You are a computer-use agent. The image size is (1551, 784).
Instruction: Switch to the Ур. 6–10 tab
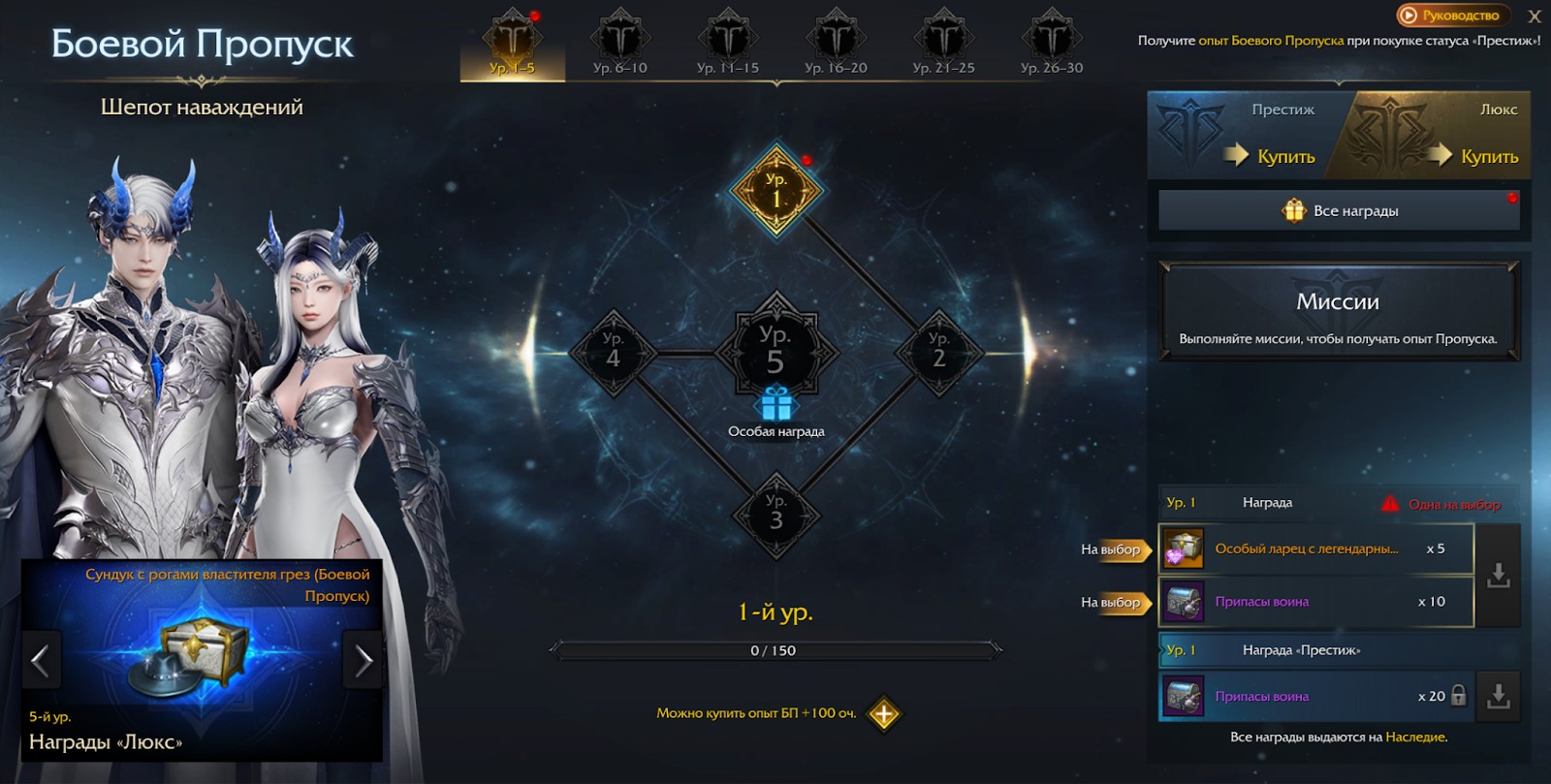point(619,46)
